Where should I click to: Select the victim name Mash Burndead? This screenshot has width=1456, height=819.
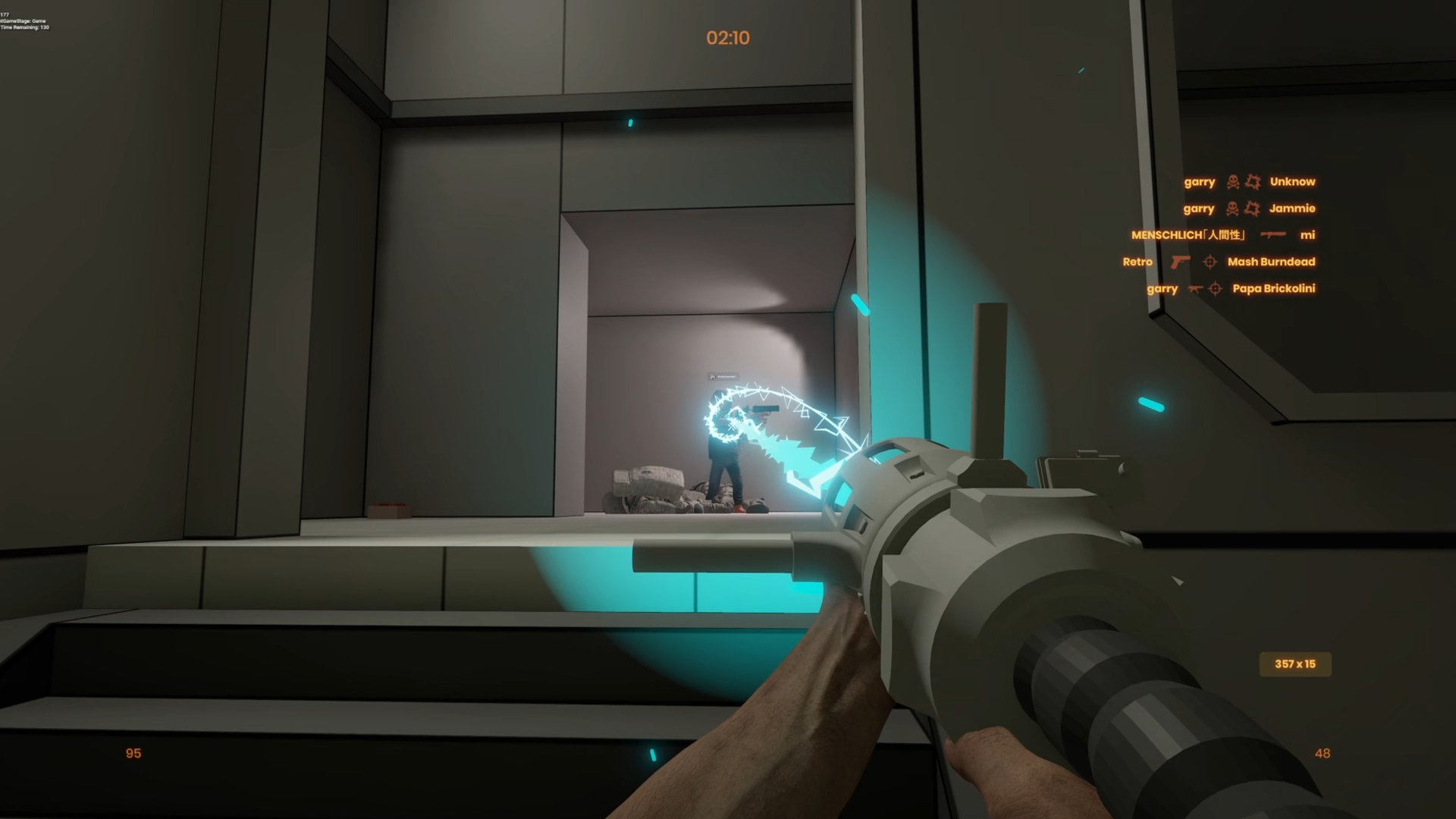1272,262
